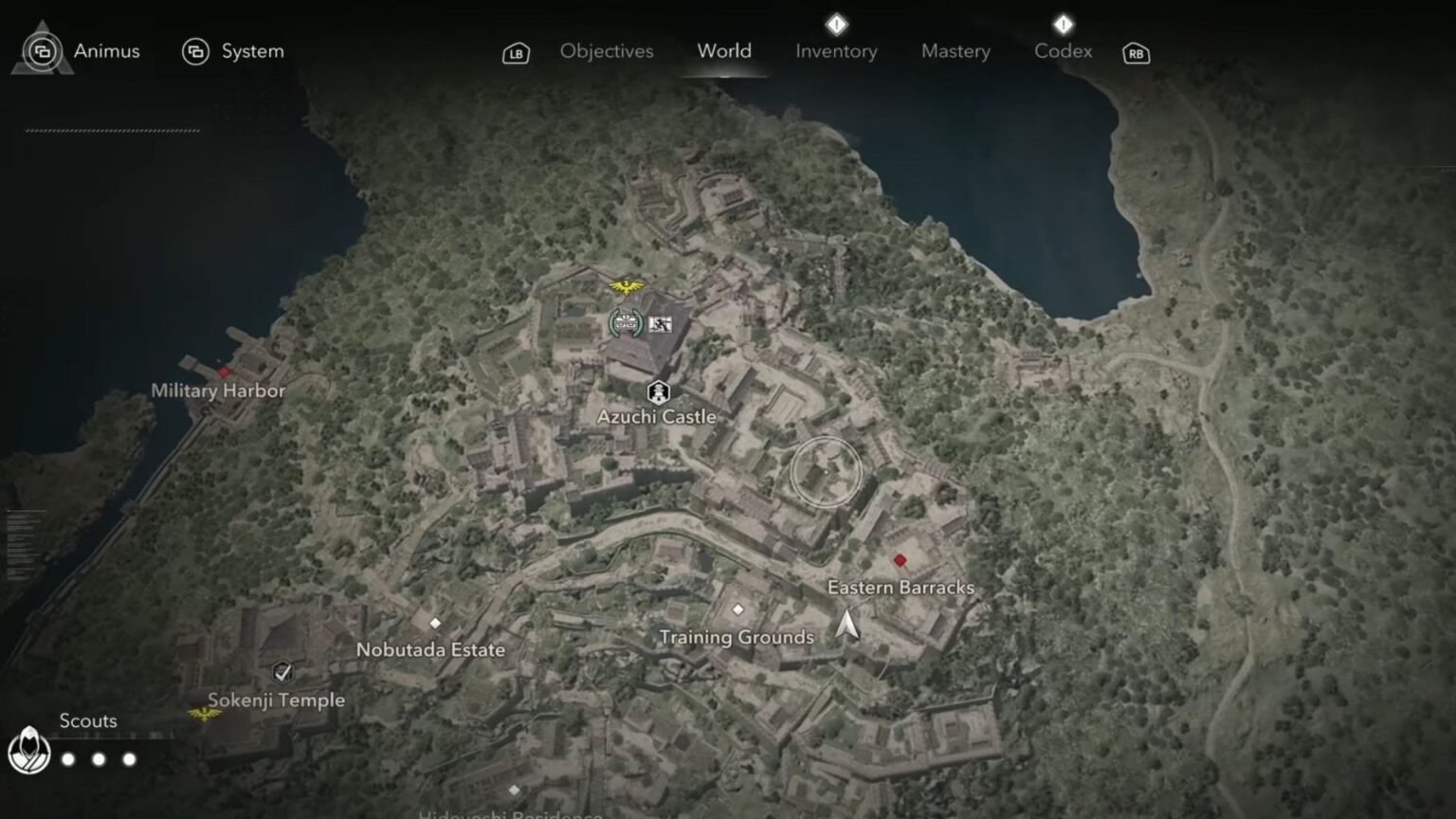Click the white diamond at Nobutada Estate
This screenshot has height=819, width=1456.
tap(435, 624)
